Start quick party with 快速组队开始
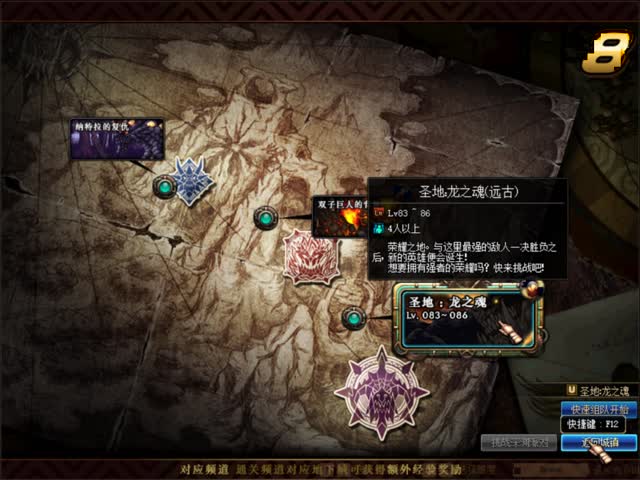Viewport: 640px width, 480px height. 600,409
